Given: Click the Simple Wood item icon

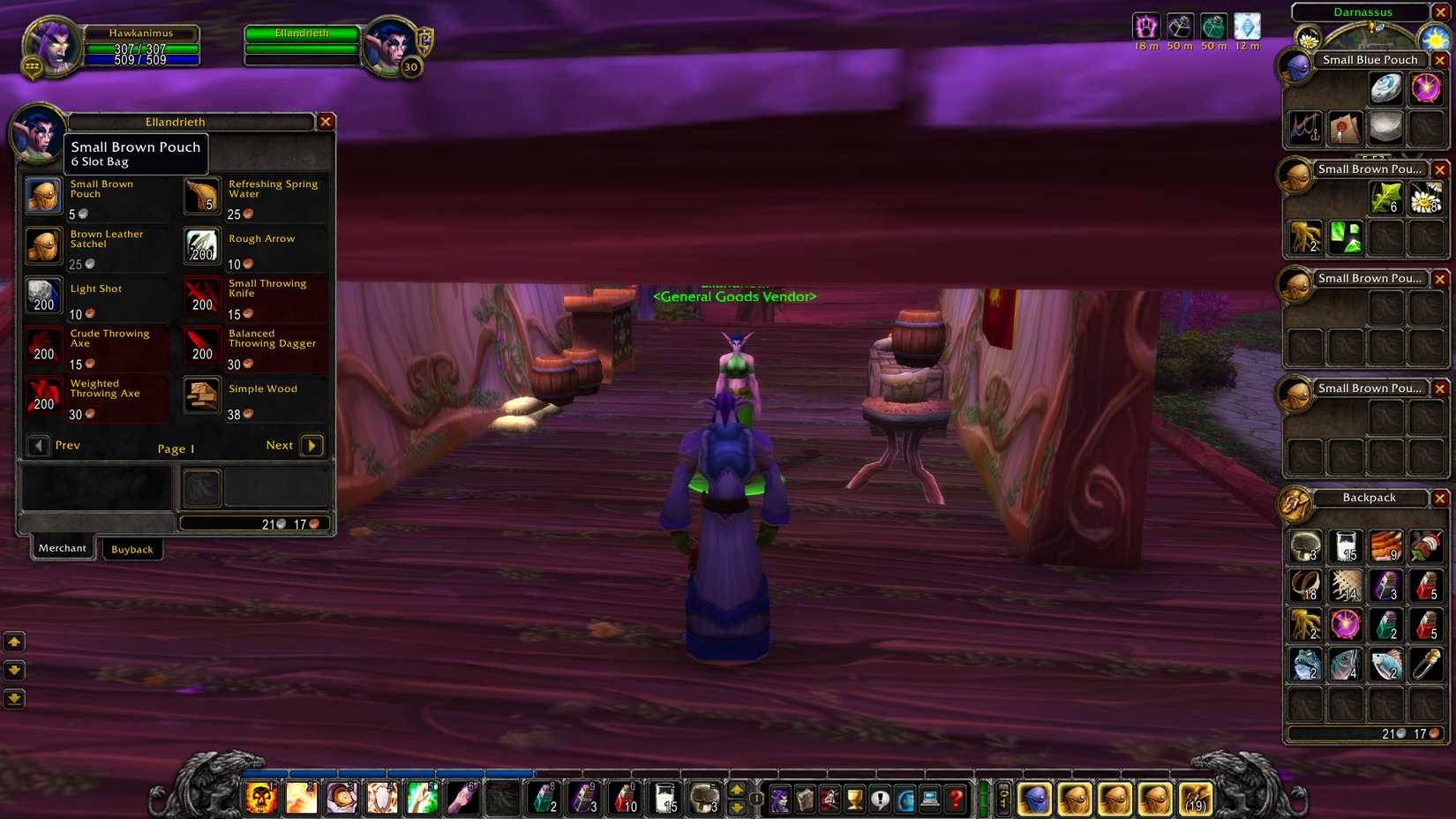Looking at the screenshot, I should [201, 397].
